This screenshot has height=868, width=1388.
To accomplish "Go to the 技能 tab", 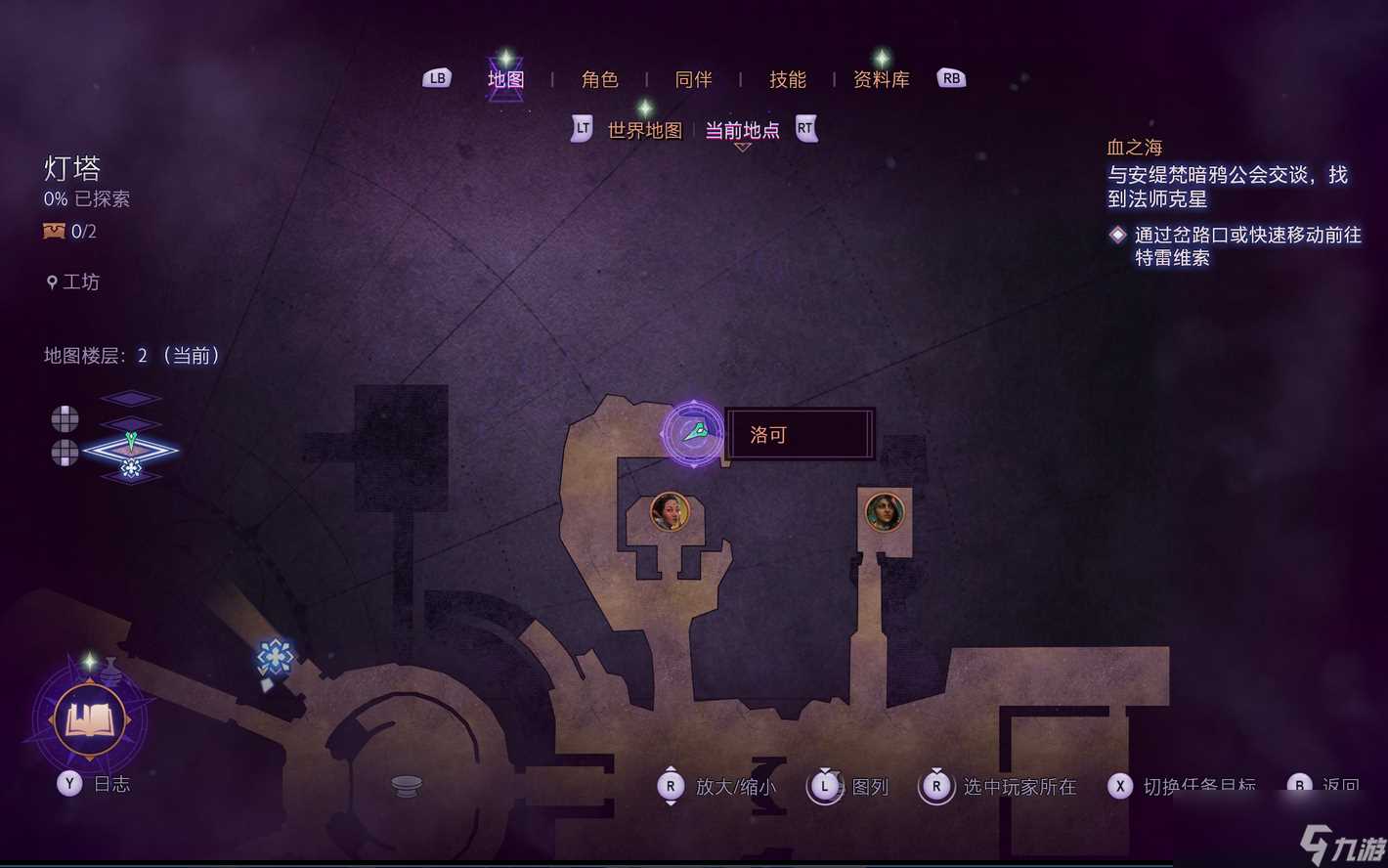I will (x=787, y=79).
